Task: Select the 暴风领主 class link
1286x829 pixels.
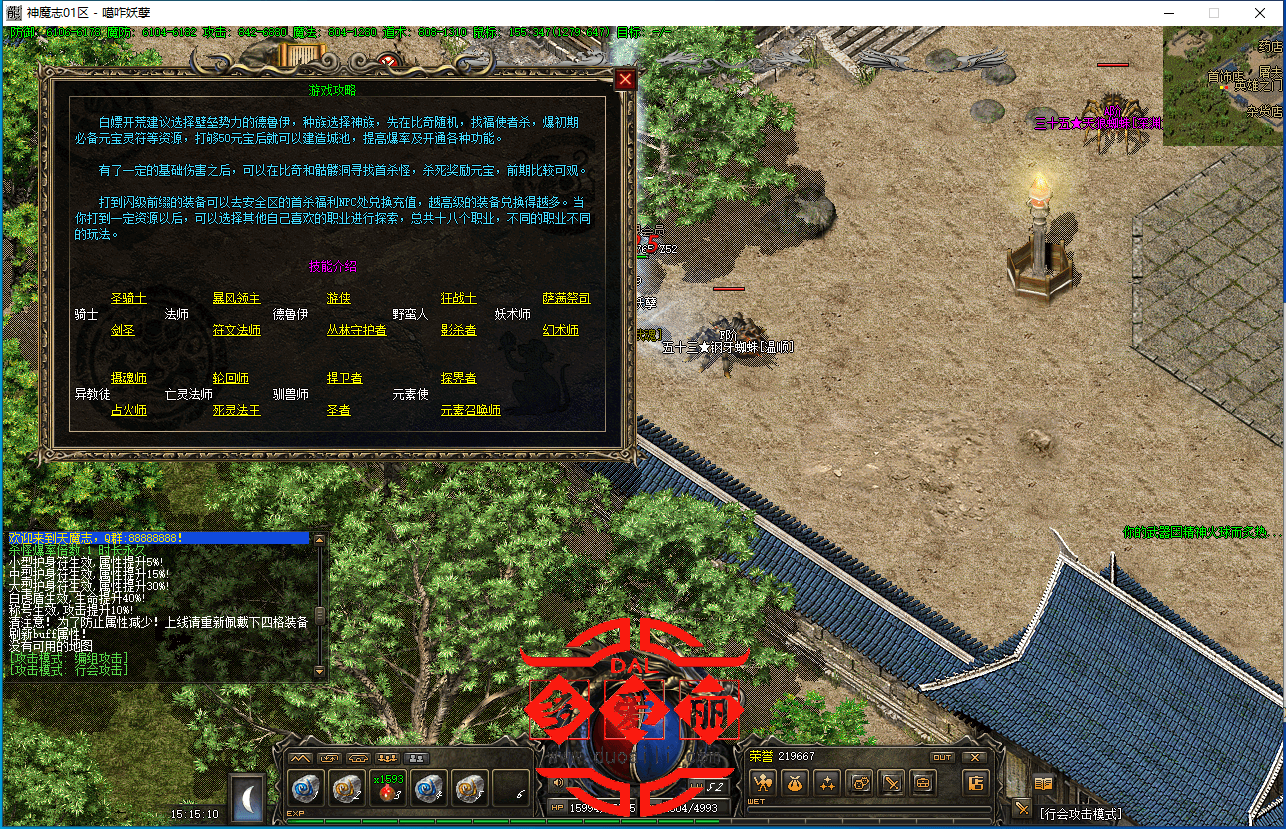Action: [x=236, y=298]
